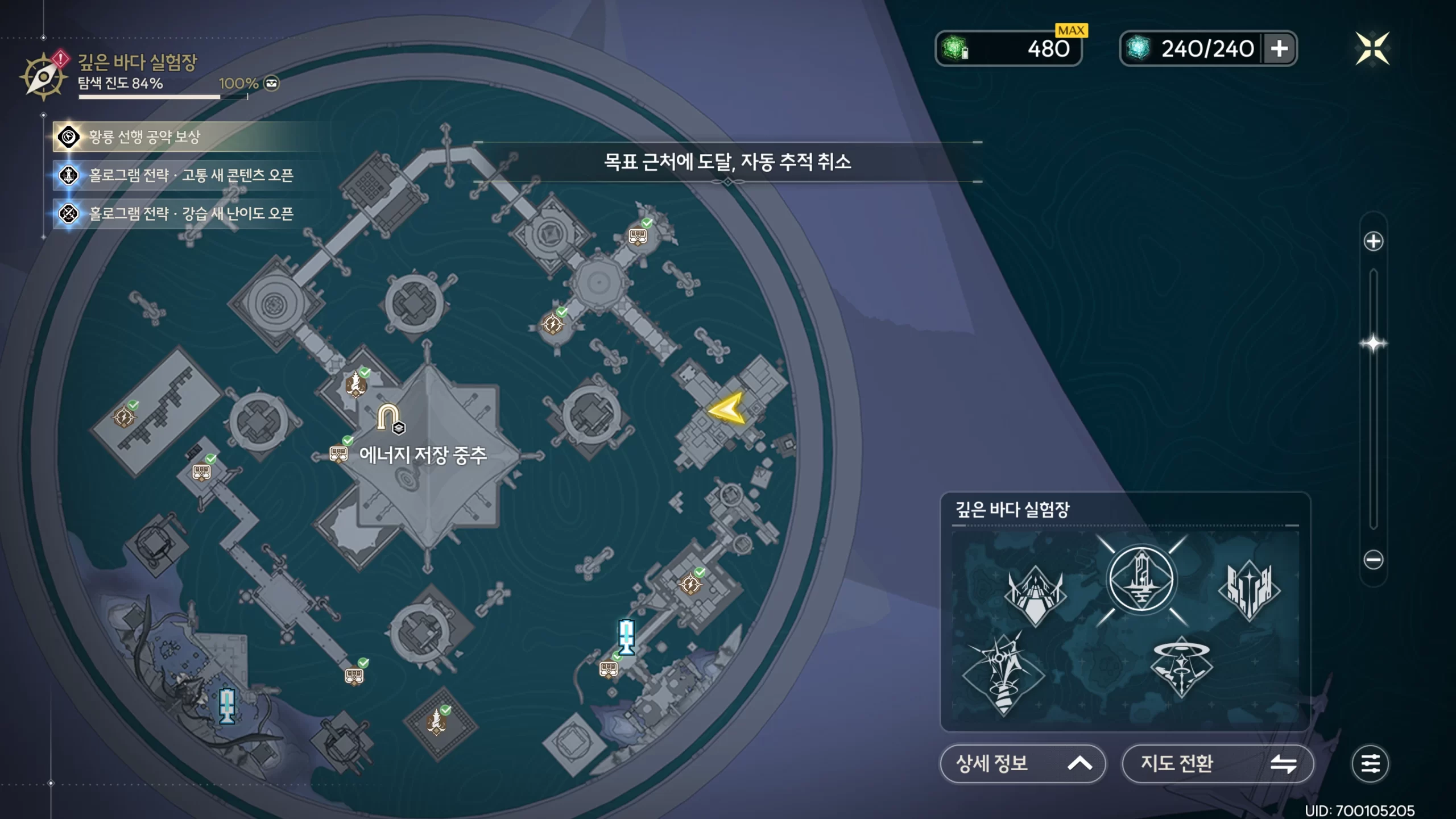
Task: Claim the 100% exploration reward chest
Action: [x=272, y=84]
